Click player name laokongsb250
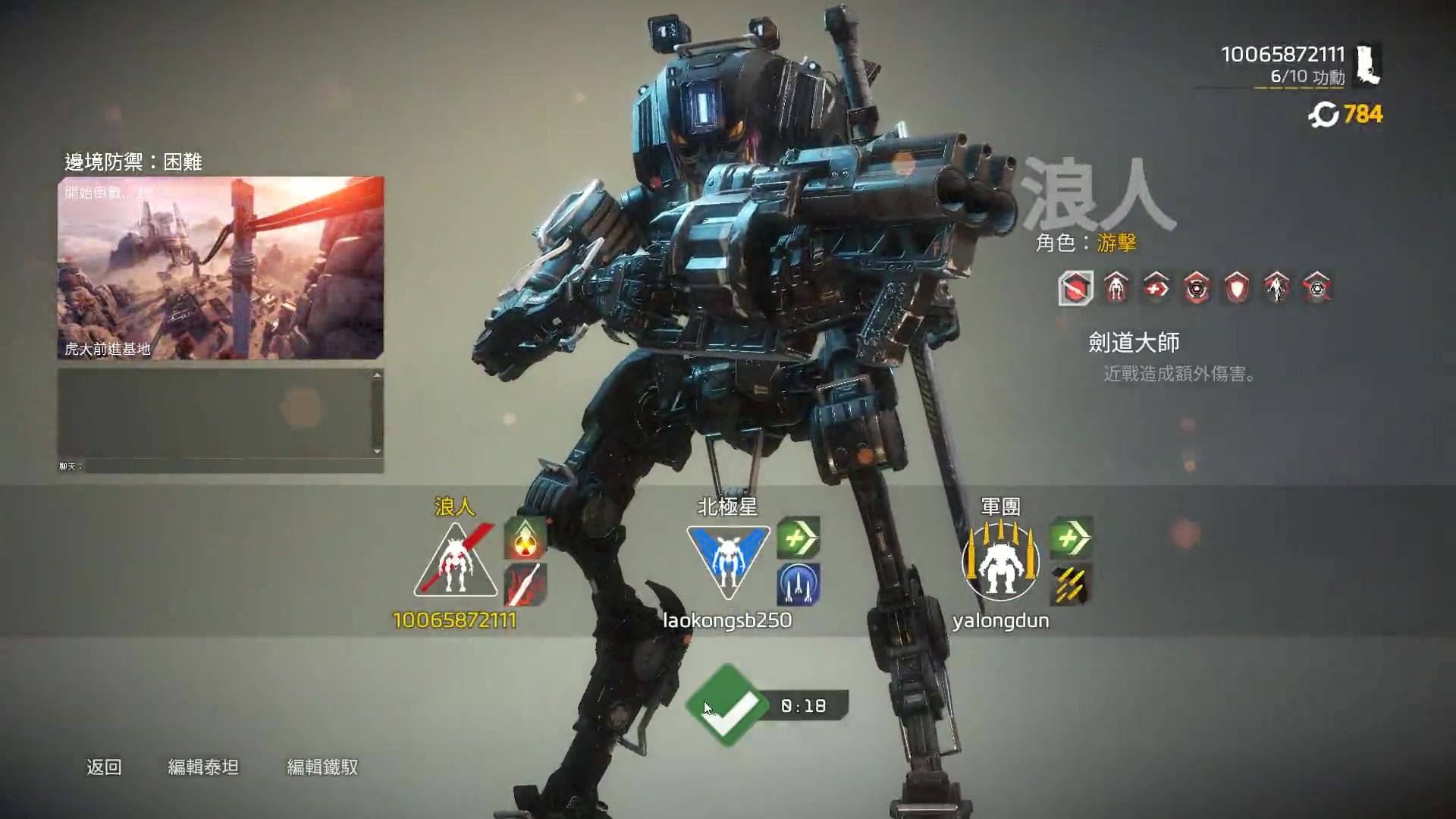Image resolution: width=1456 pixels, height=819 pixels. (x=727, y=620)
